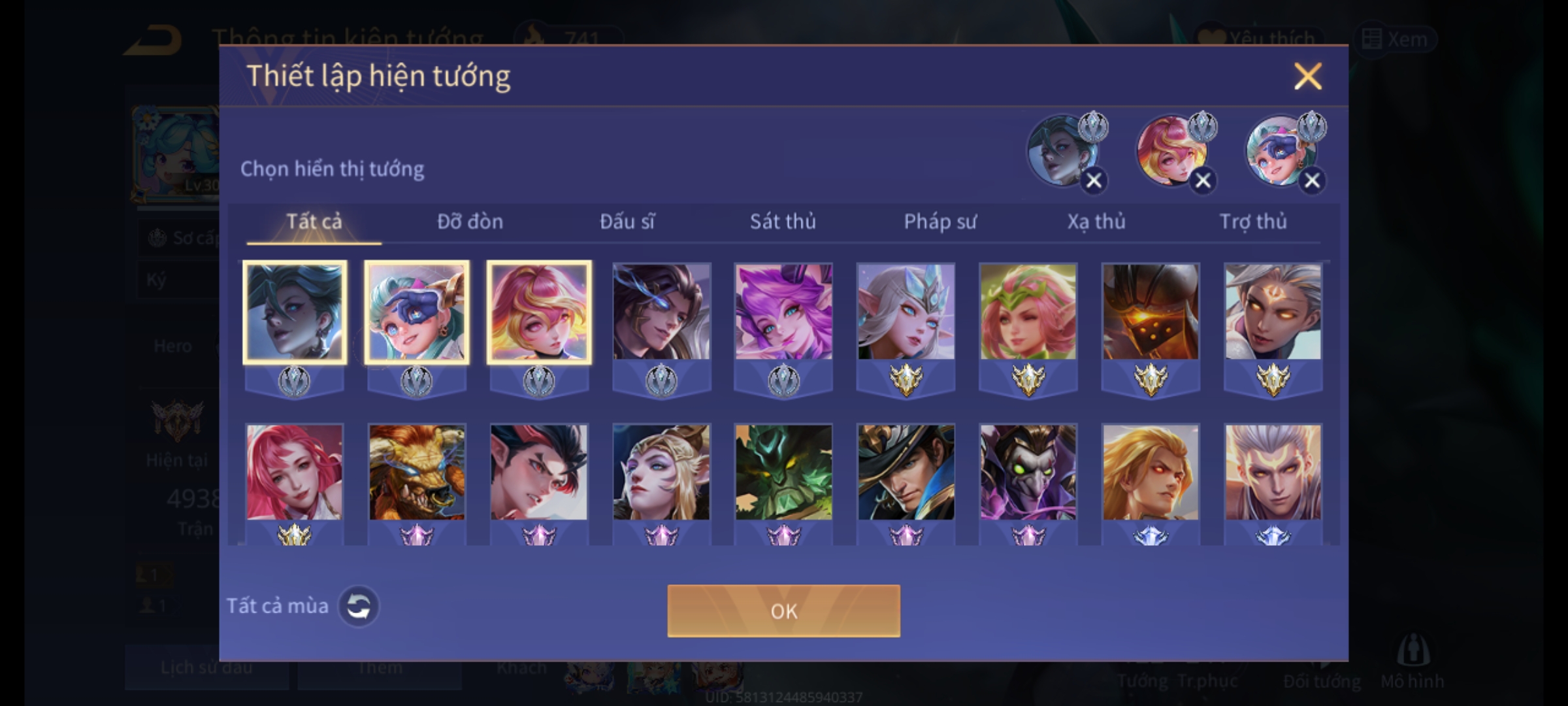This screenshot has height=706, width=1568.
Task: Confirm selection with the OK button
Action: click(x=783, y=611)
